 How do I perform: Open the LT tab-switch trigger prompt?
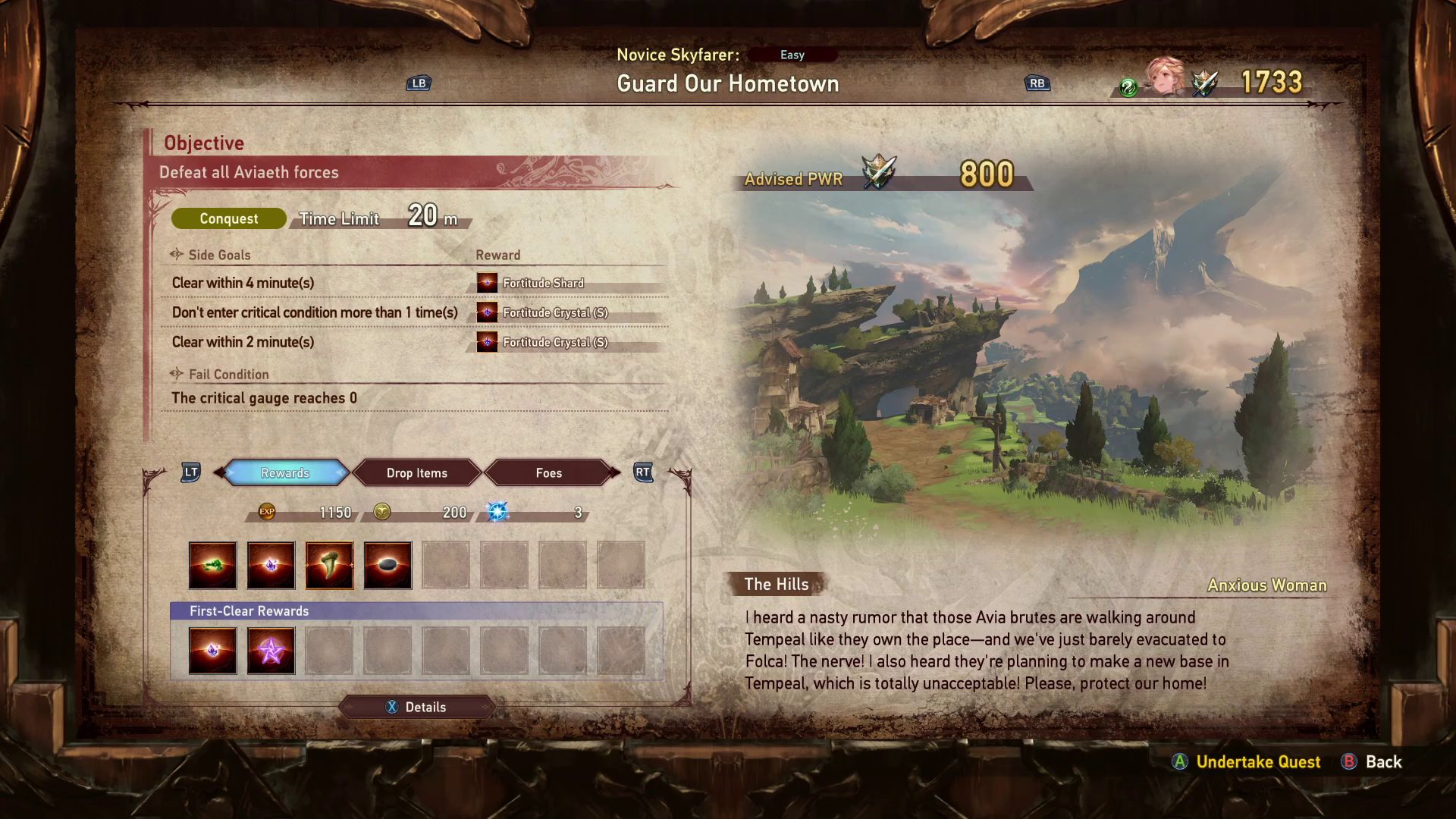pos(190,472)
